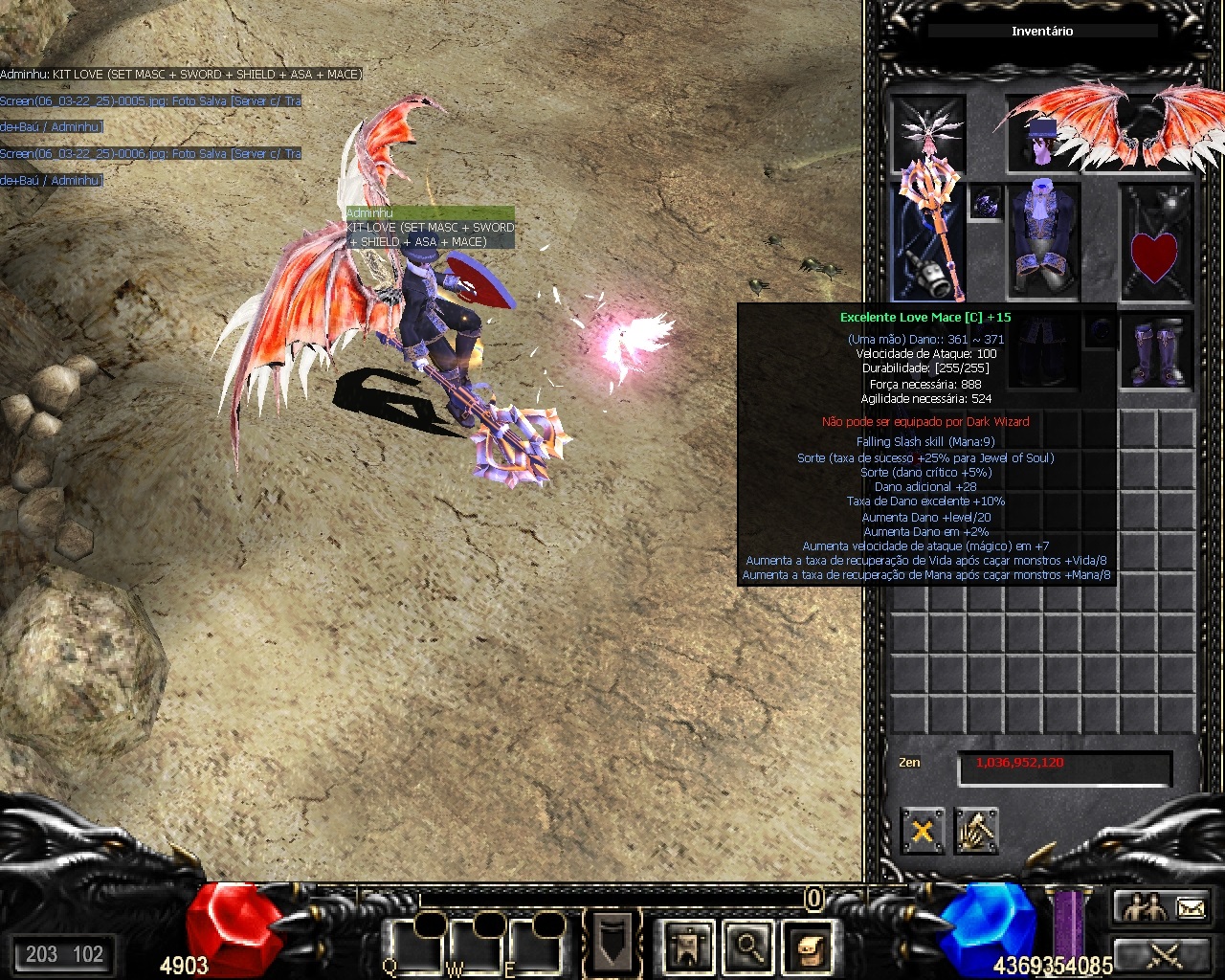1225x980 pixels.
Task: Click the magnifying glass icon
Action: tap(748, 947)
